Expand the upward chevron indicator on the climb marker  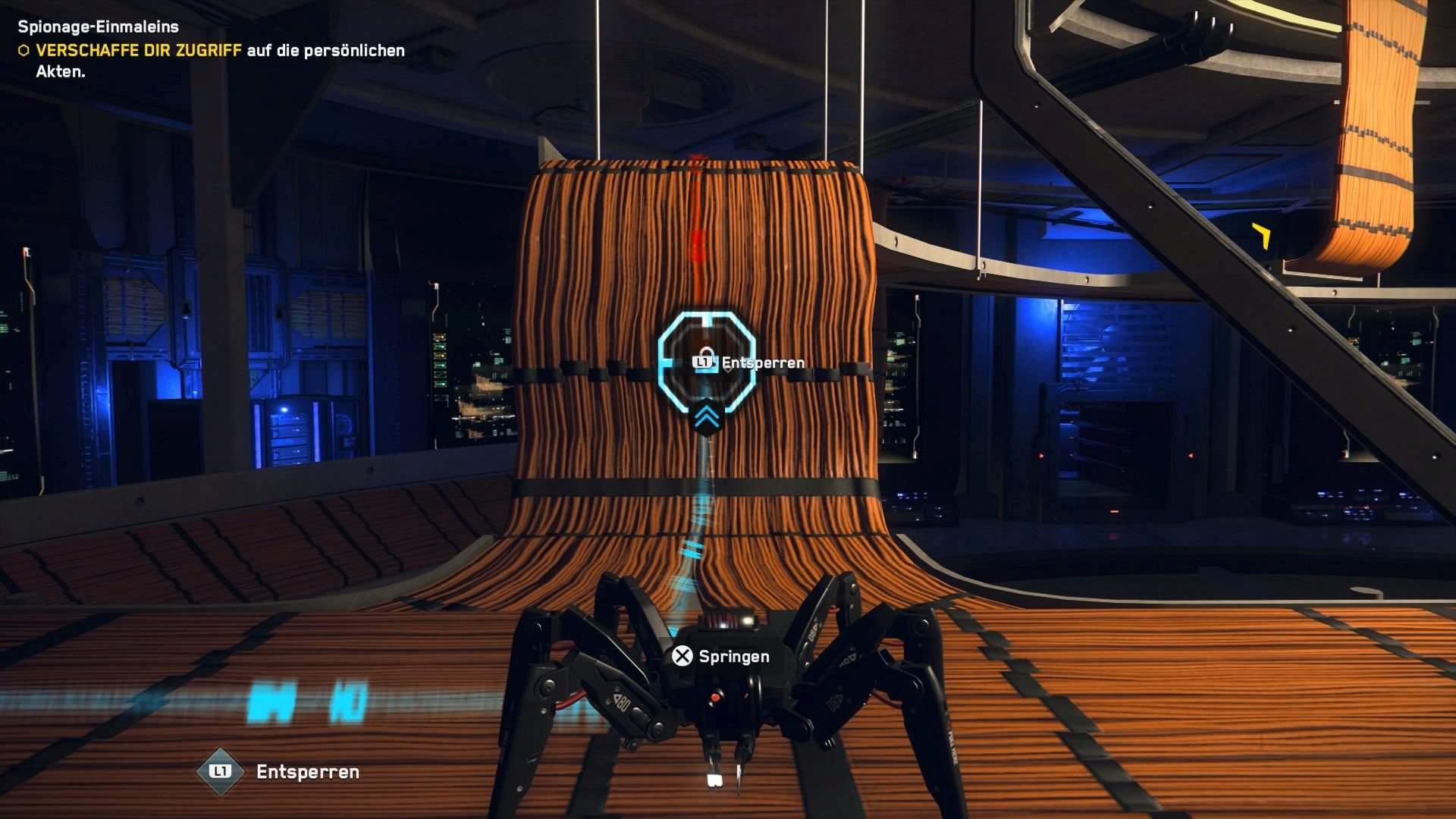point(706,416)
